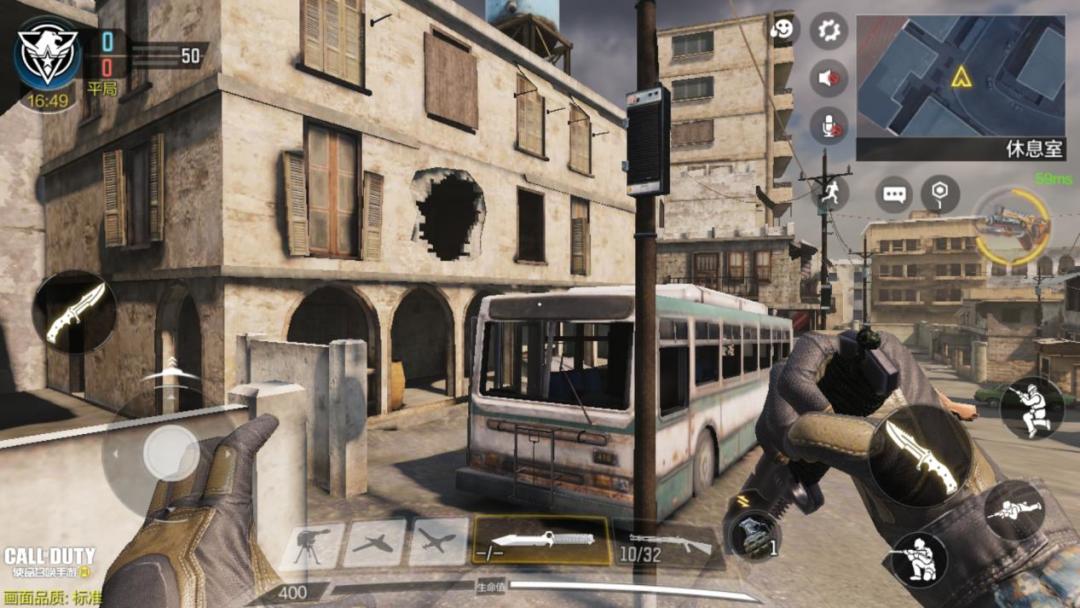Toggle the speaker sound icon

pyautogui.click(x=828, y=78)
